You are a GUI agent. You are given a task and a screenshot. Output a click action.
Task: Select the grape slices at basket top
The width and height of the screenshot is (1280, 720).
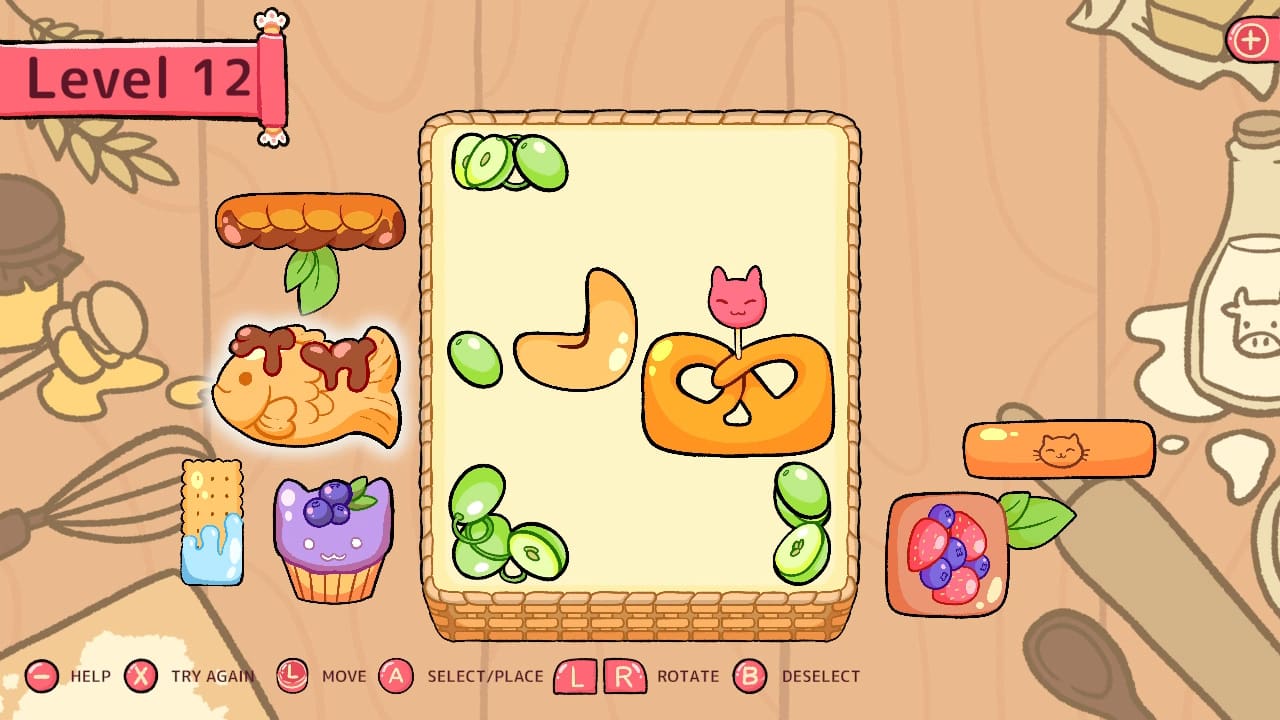pos(510,160)
